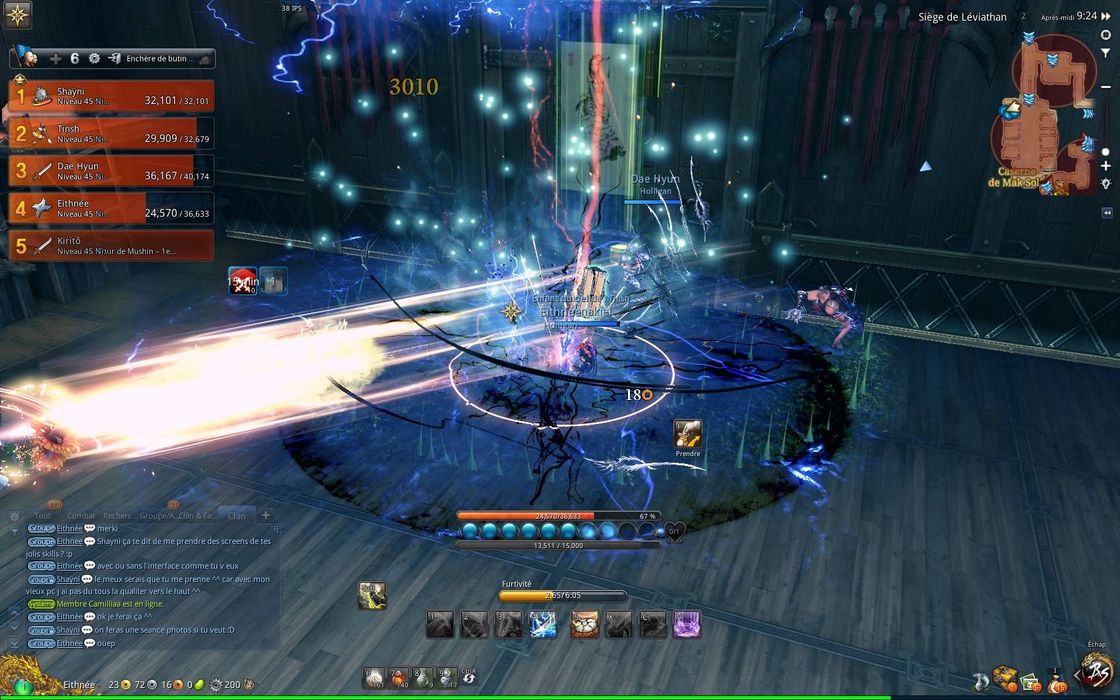This screenshot has height=700, width=1120.
Task: Open the Enchère de butin loot setting
Action: [160, 59]
